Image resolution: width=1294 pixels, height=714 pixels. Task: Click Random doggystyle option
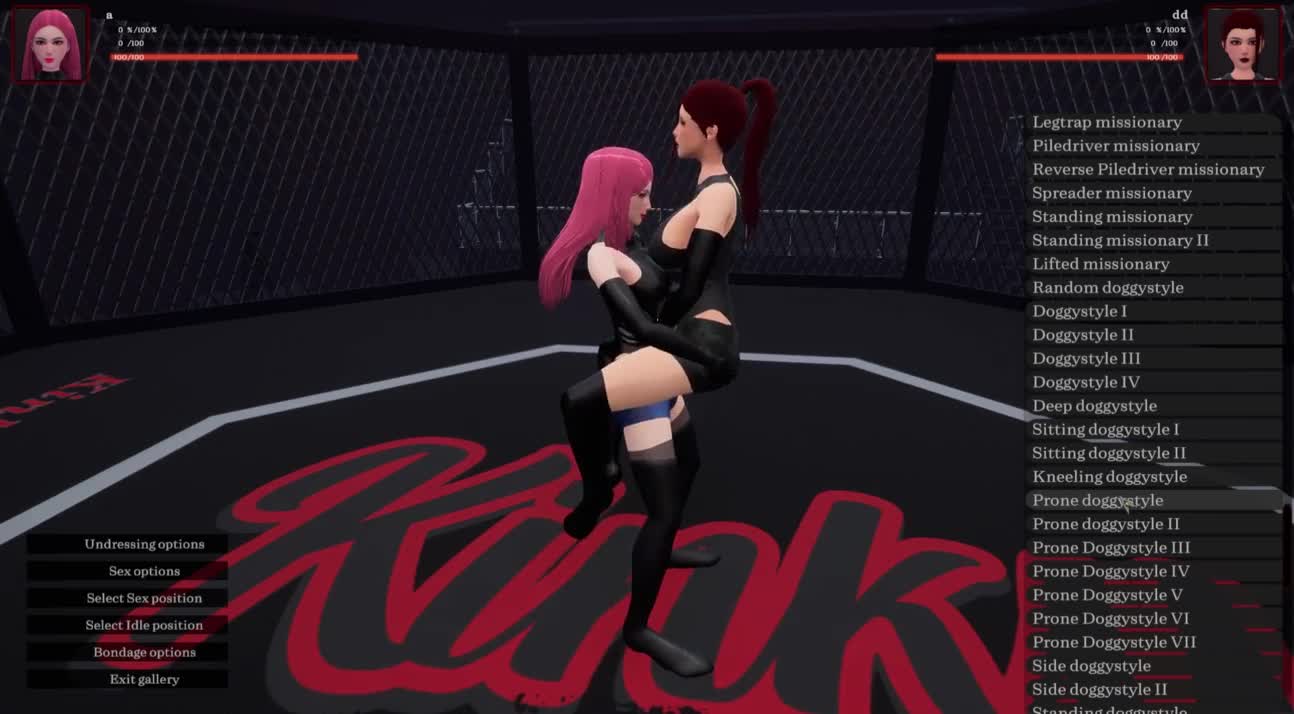pos(1107,288)
